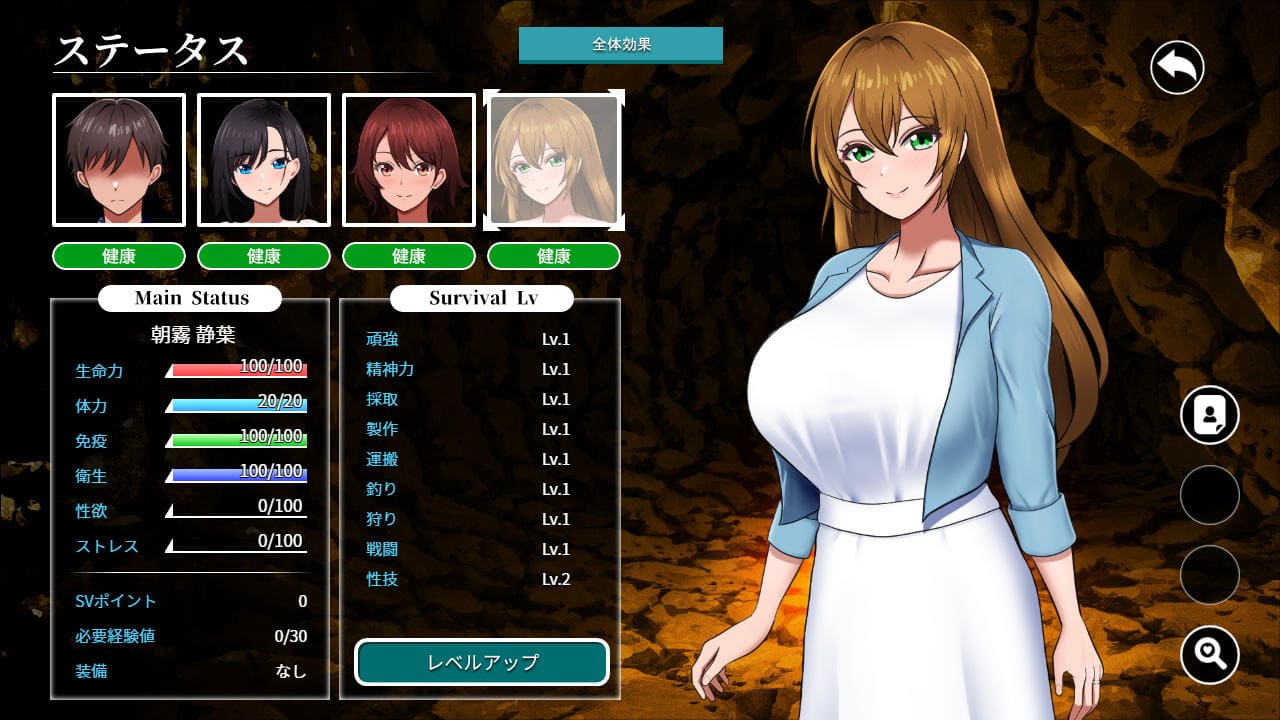Select the brown-haired male character portrait
This screenshot has height=720, width=1280.
pyautogui.click(x=119, y=160)
